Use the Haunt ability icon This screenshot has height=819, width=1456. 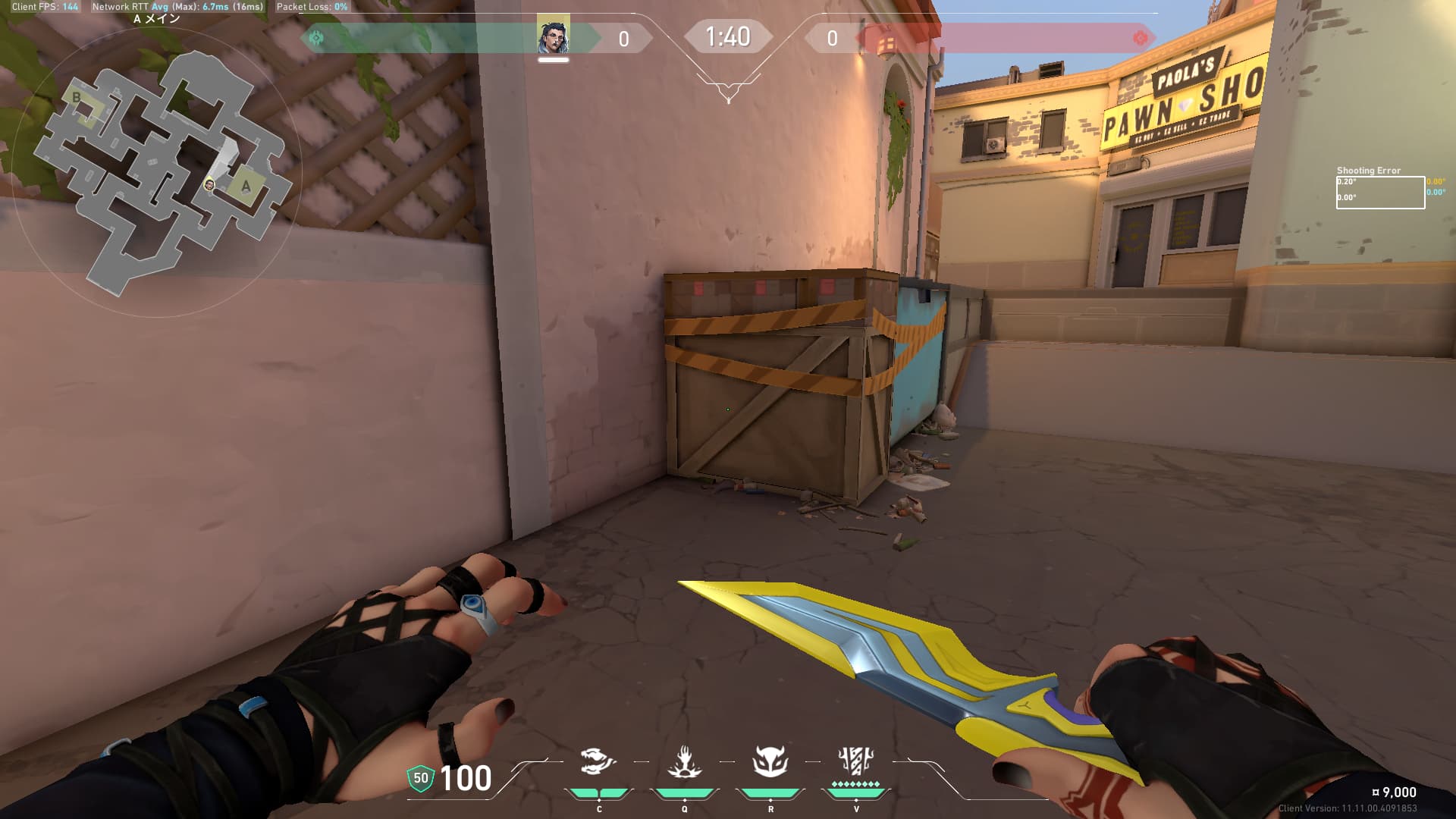coord(770,761)
